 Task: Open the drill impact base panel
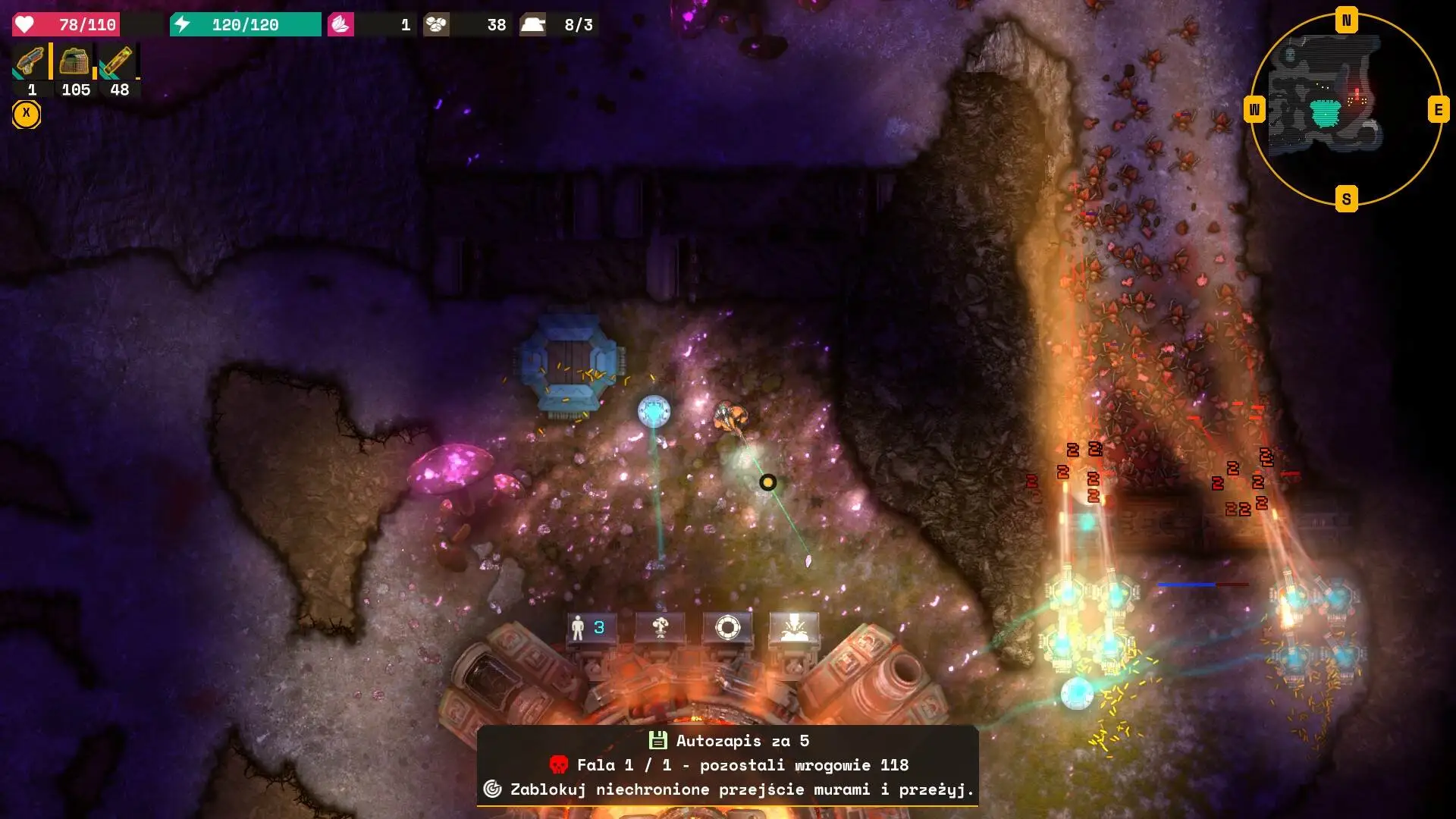pos(794,628)
